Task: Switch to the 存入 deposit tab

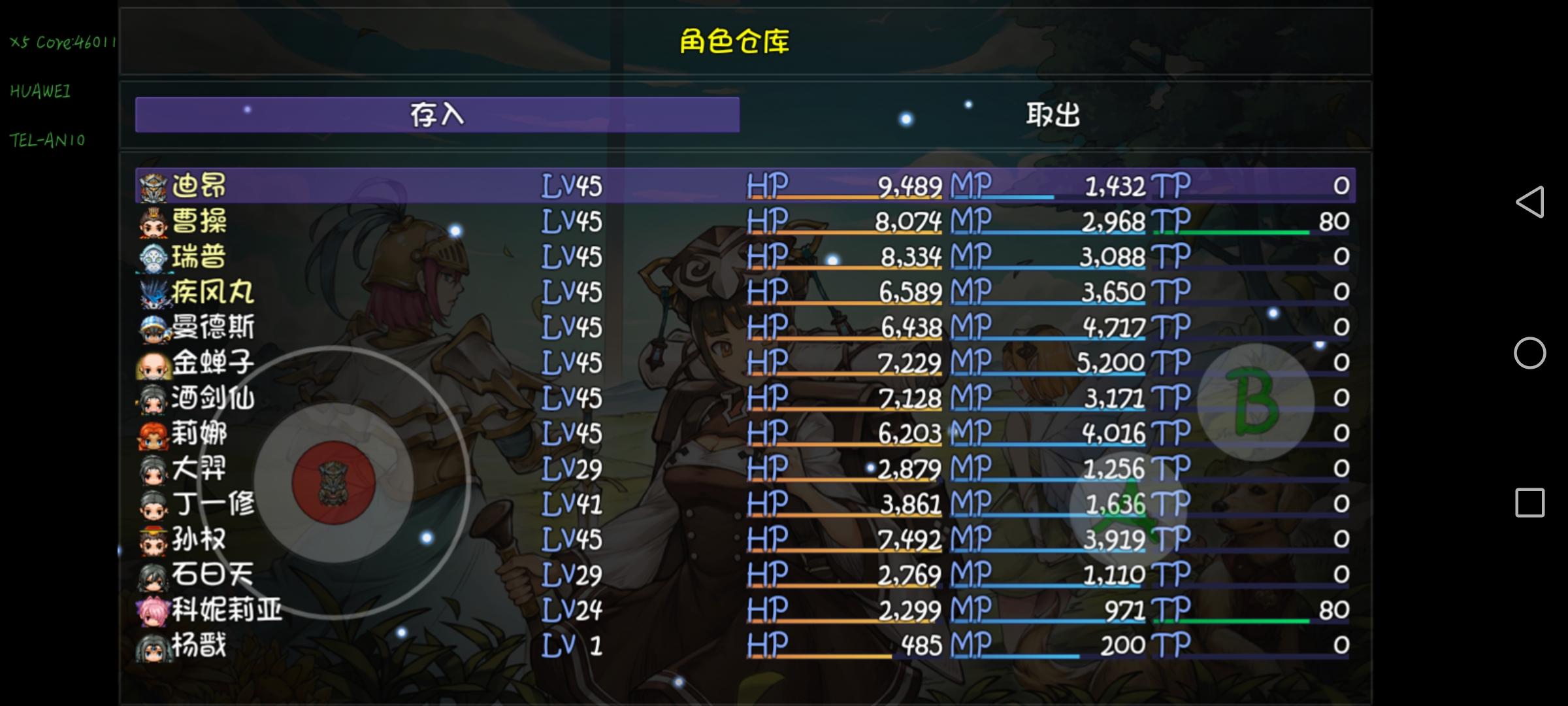Action: [x=438, y=114]
